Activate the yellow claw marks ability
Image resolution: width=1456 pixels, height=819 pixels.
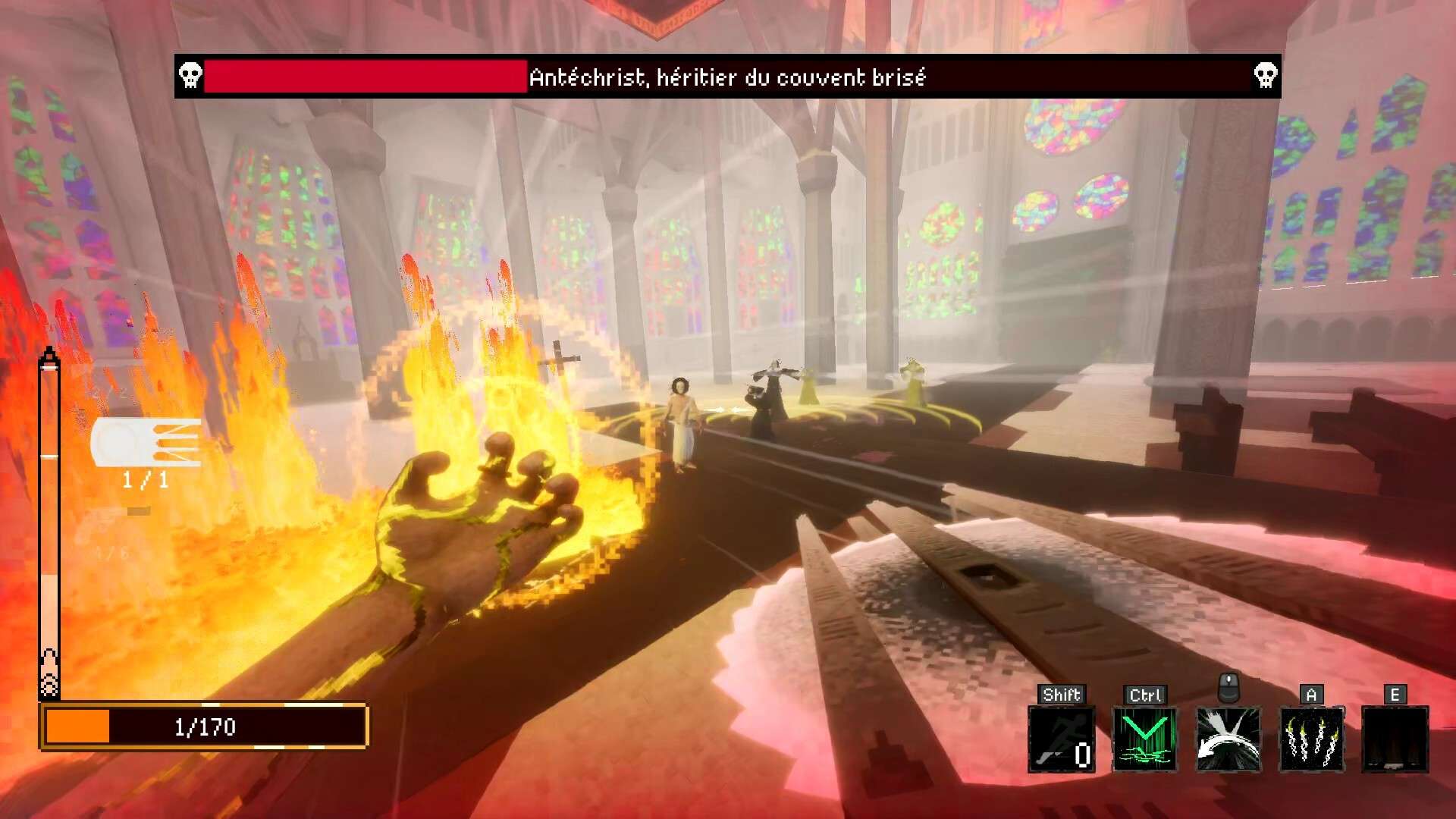coord(1311,739)
